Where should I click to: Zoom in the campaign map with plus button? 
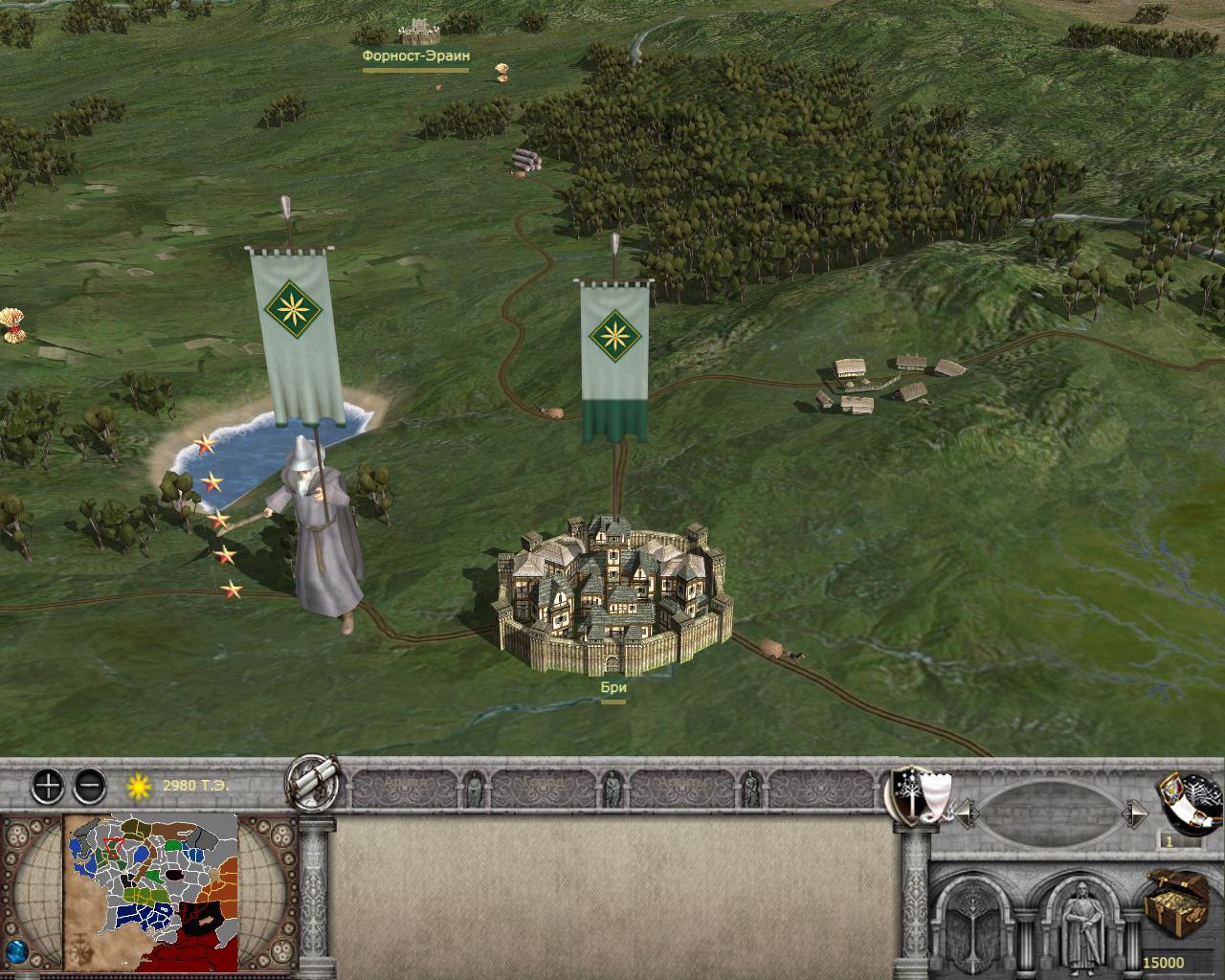[x=48, y=787]
